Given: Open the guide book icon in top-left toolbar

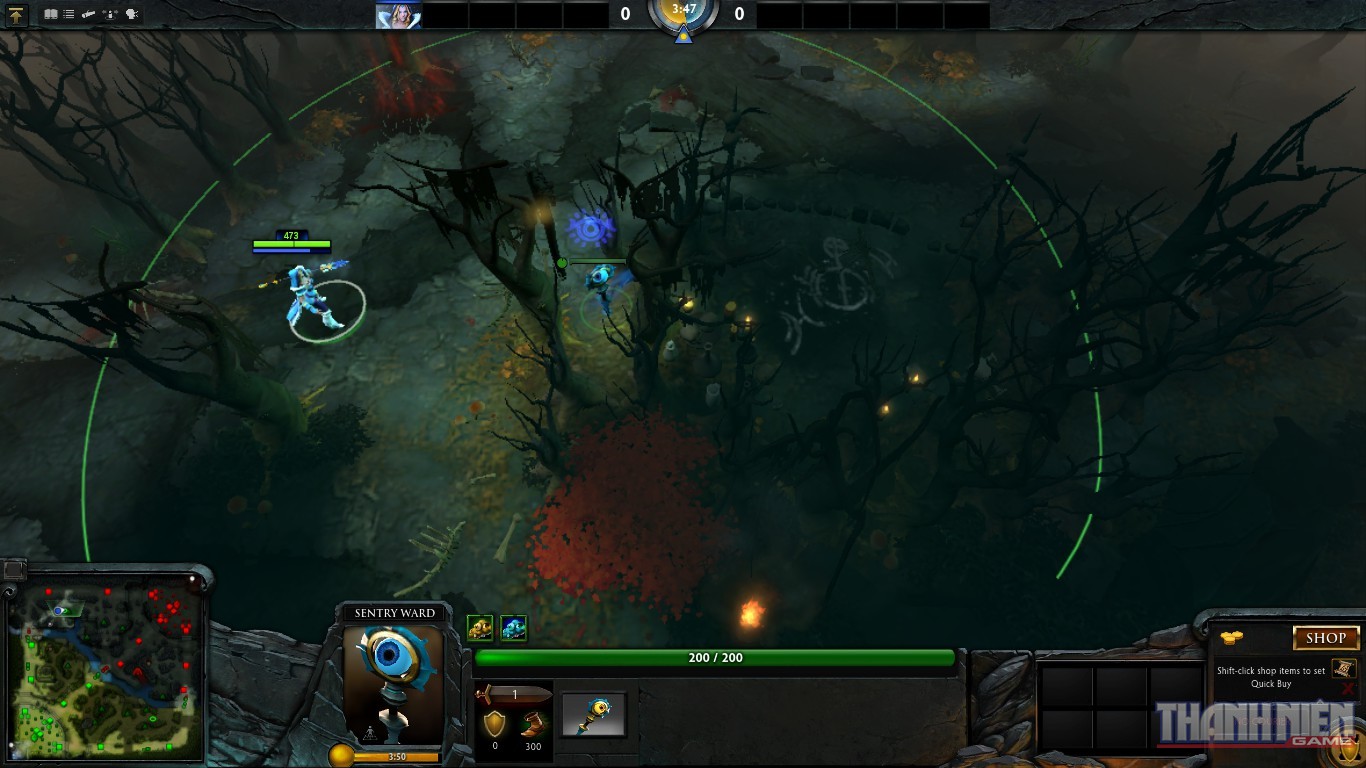Looking at the screenshot, I should (x=51, y=14).
